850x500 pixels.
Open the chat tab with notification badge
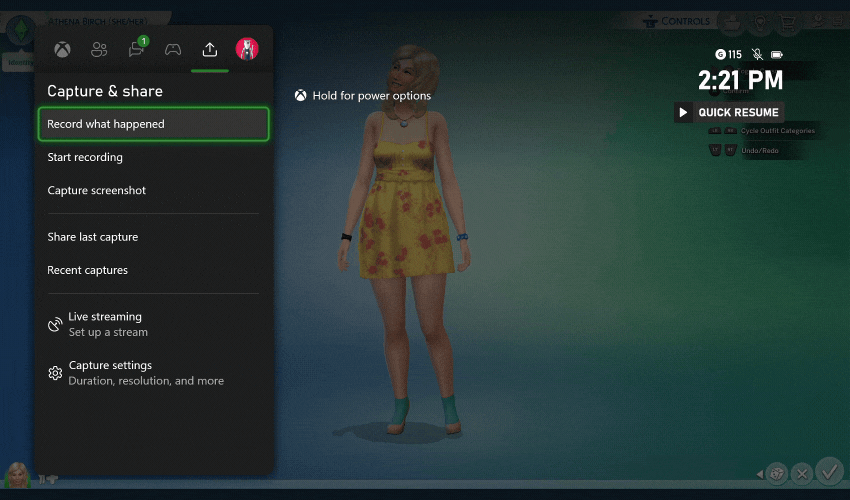tap(136, 49)
